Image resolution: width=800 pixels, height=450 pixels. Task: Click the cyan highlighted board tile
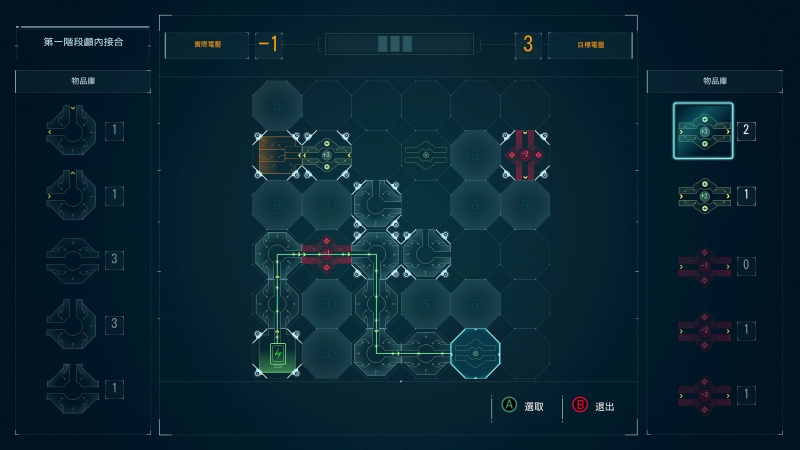click(475, 353)
